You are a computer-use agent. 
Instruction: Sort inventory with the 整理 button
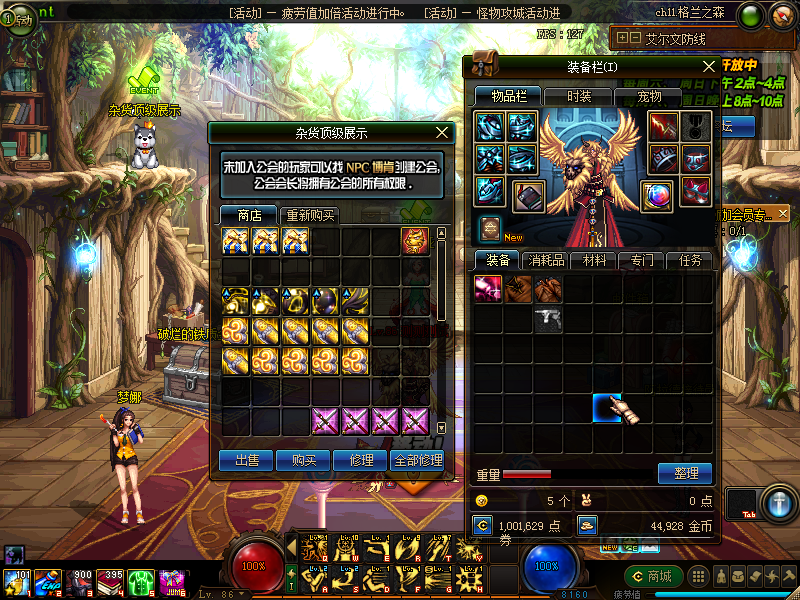click(x=685, y=473)
